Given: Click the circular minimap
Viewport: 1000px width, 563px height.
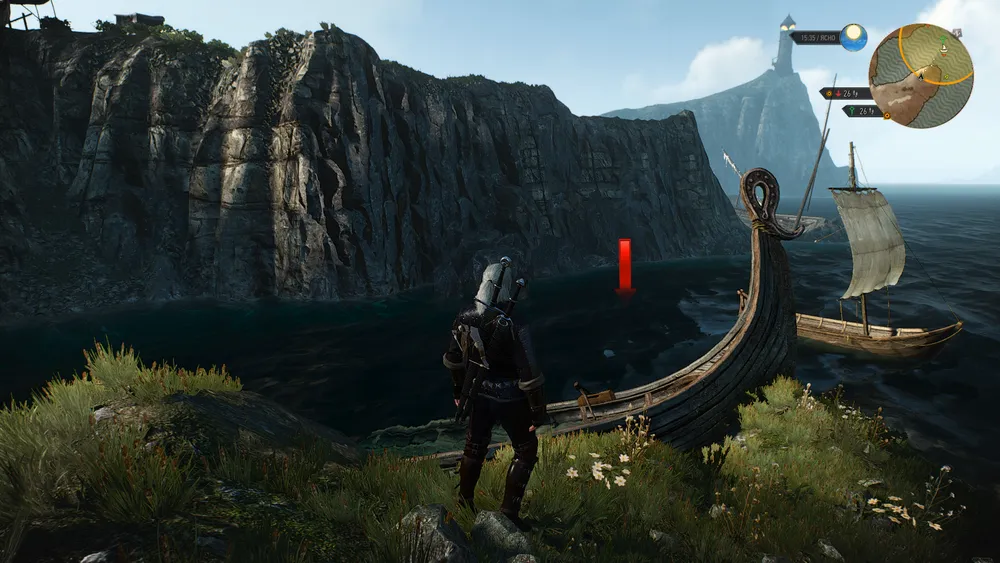Looking at the screenshot, I should 921,76.
